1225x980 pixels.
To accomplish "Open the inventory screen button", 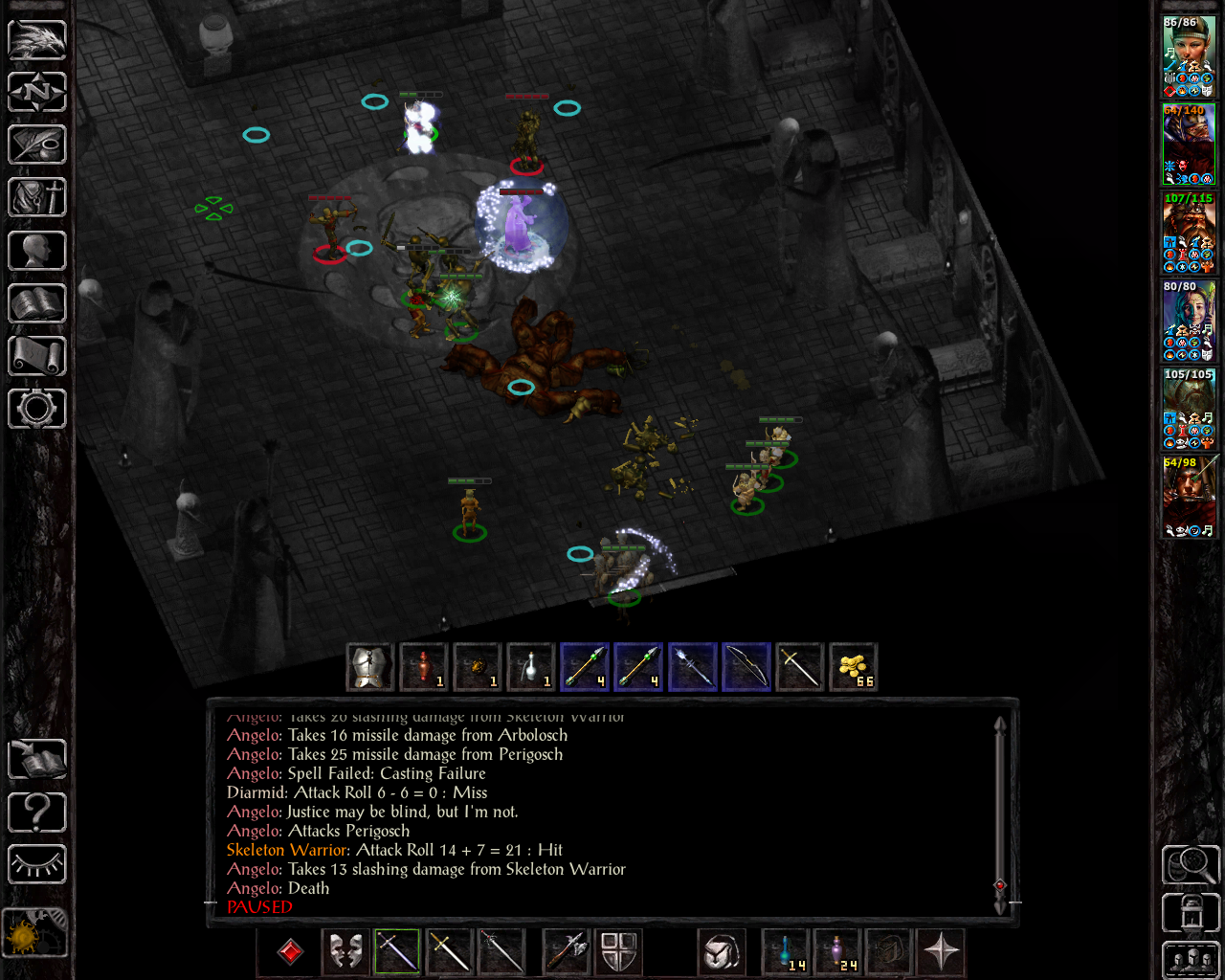I will [37, 198].
